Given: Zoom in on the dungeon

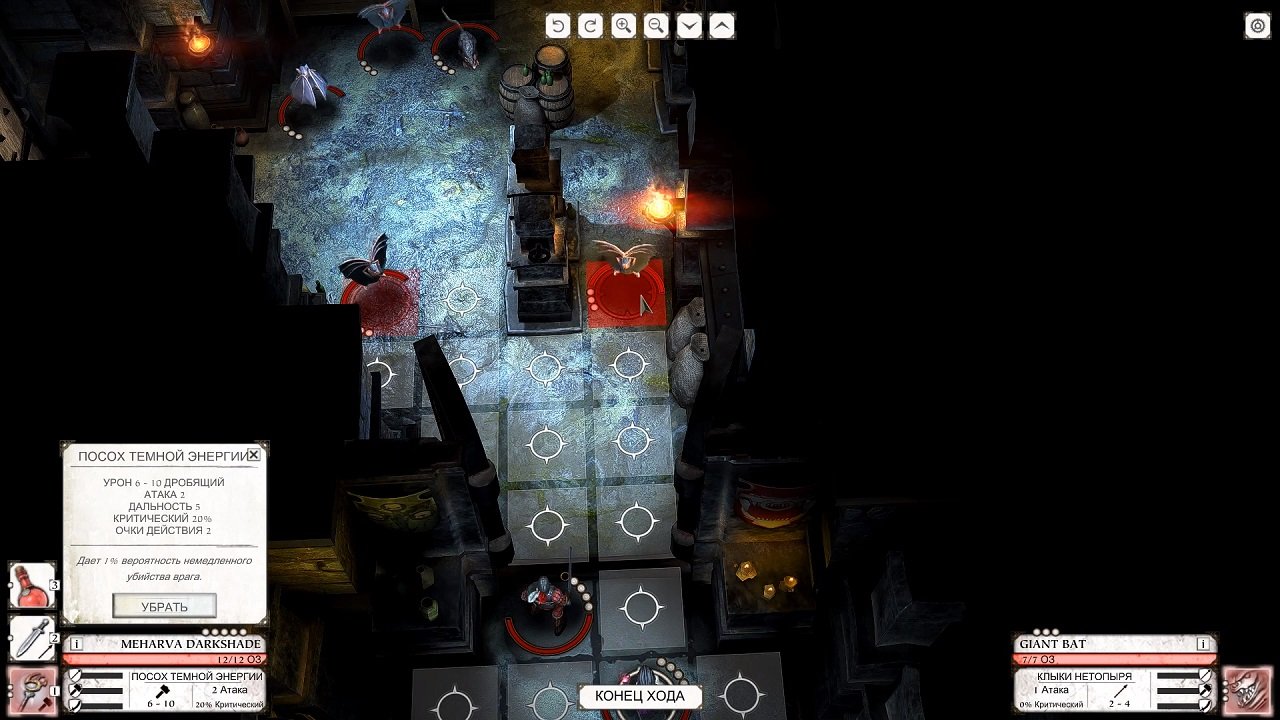Looking at the screenshot, I should 625,26.
